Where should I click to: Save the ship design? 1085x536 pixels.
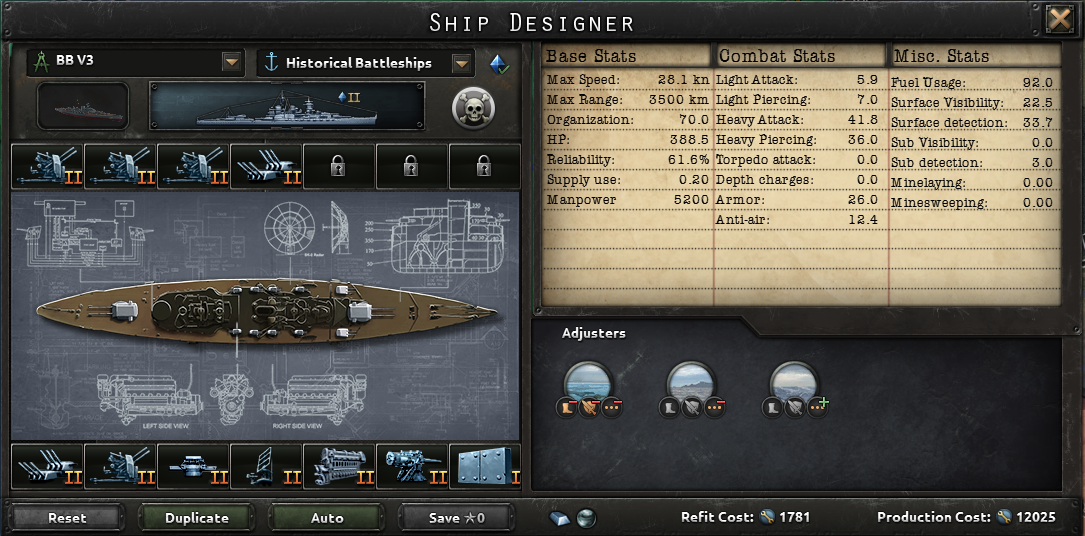(x=456, y=518)
